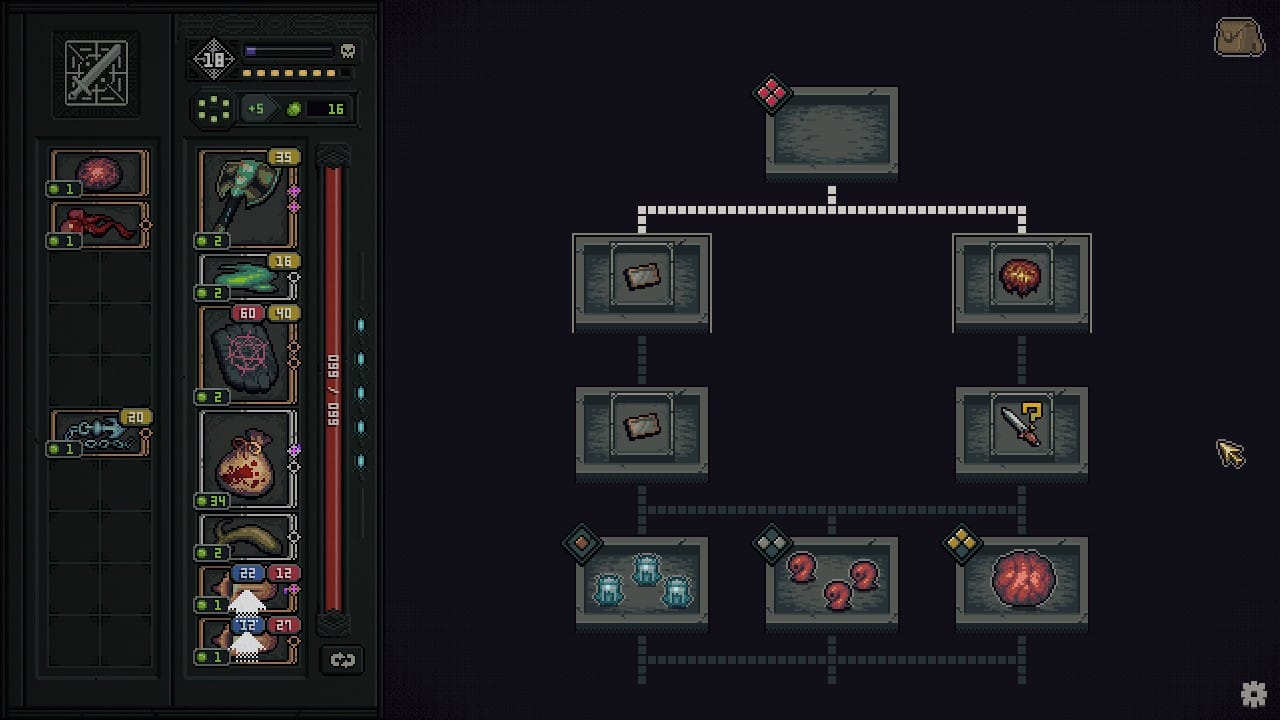The image size is (1280, 720).
Task: Select the chained anchor item
Action: click(98, 433)
